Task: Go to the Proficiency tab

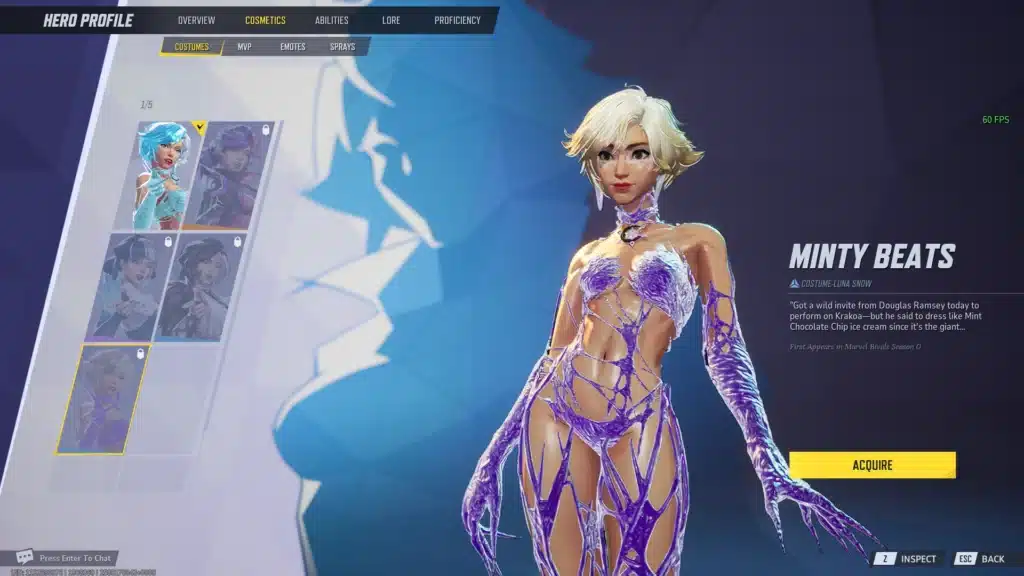Action: pos(457,20)
